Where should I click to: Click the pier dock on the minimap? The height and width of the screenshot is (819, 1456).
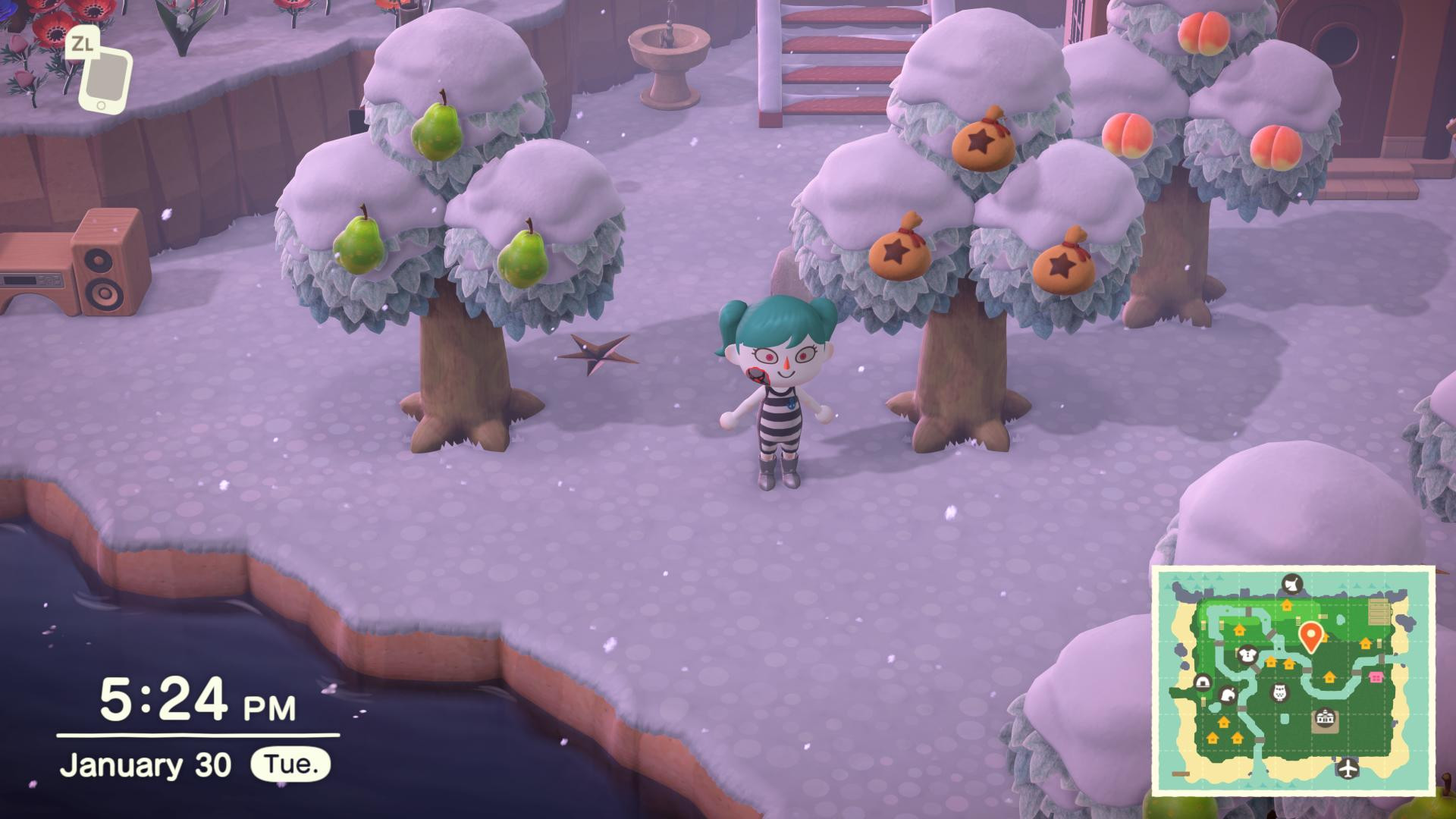pos(1181,773)
